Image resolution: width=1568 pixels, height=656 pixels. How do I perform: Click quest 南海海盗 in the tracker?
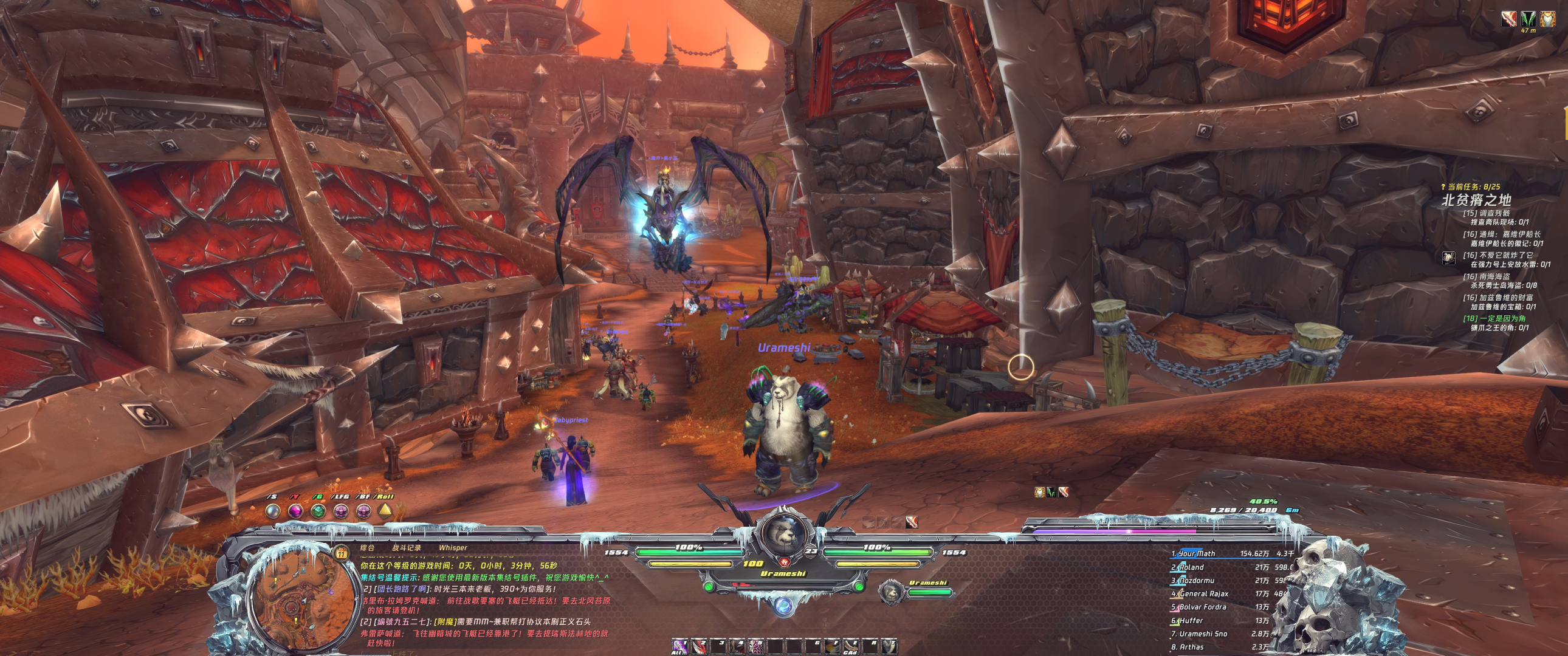(1494, 276)
